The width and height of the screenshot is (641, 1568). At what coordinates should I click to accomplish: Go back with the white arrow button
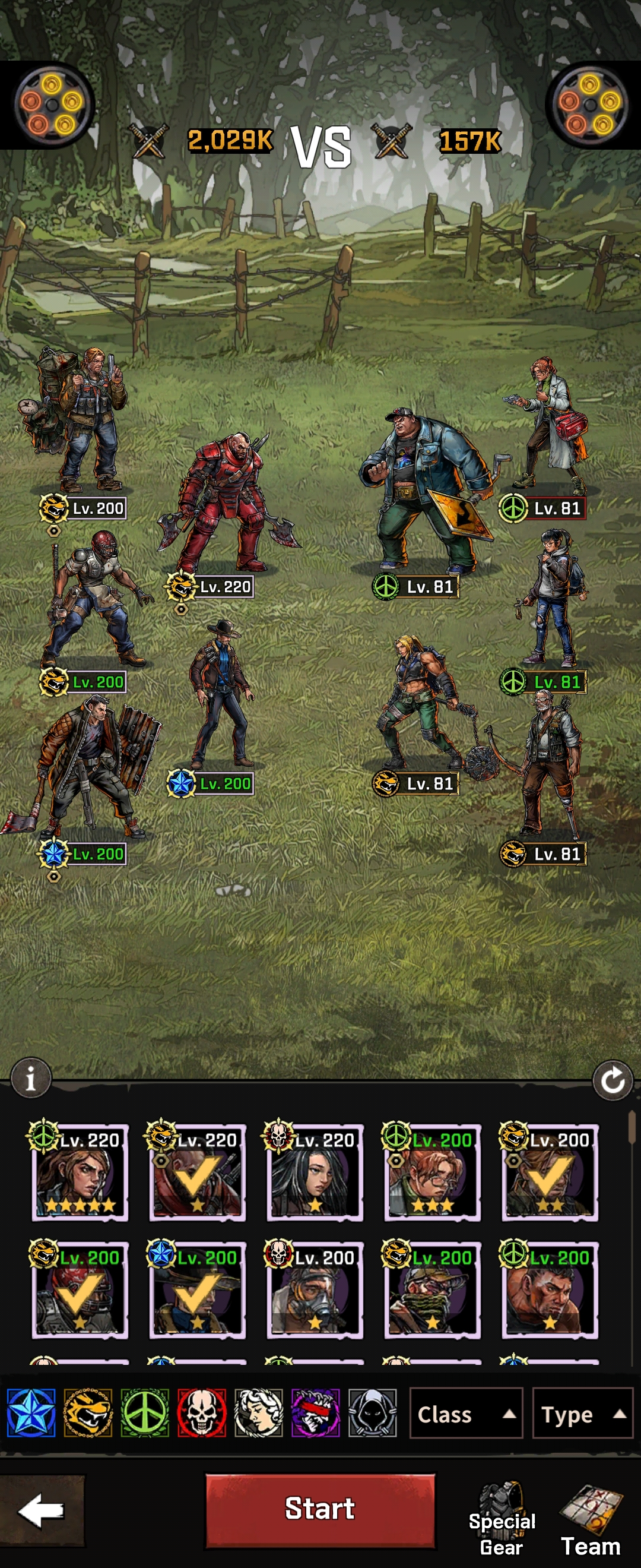[x=42, y=1510]
